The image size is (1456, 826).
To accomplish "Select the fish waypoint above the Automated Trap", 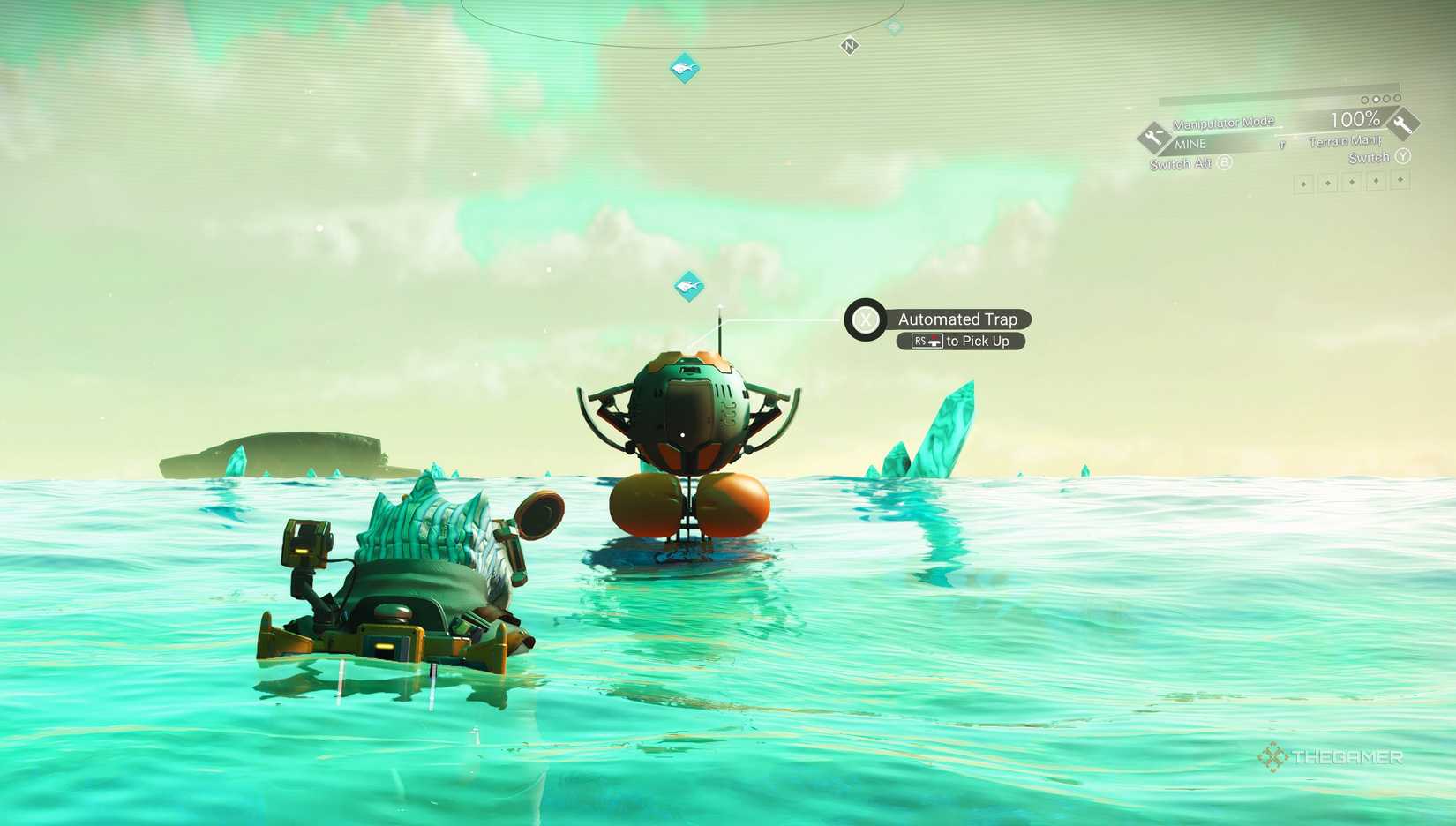I will click(x=688, y=286).
